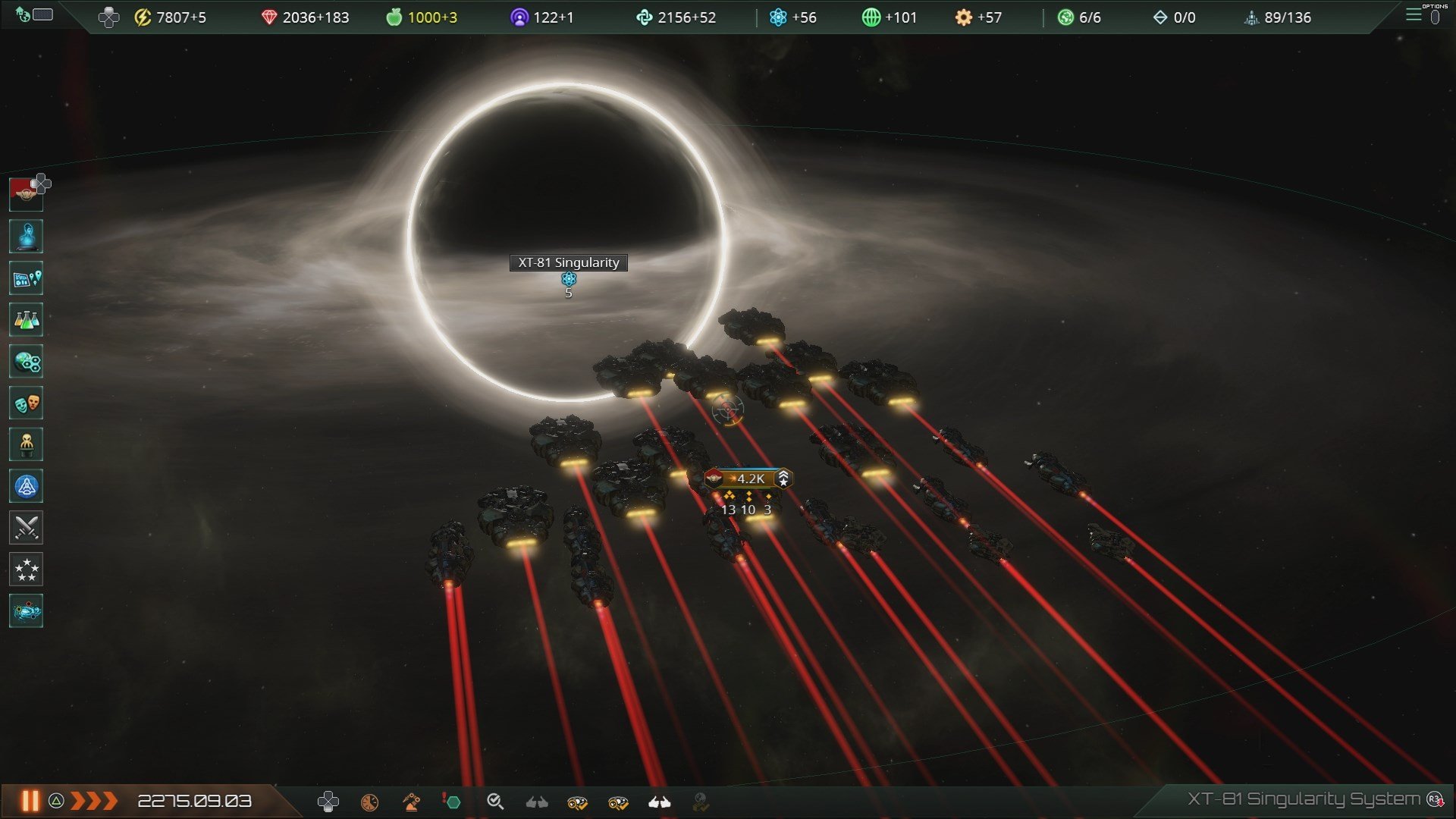The width and height of the screenshot is (1456, 819).
Task: Open the War overview with the crossed swords icon
Action: point(26,527)
